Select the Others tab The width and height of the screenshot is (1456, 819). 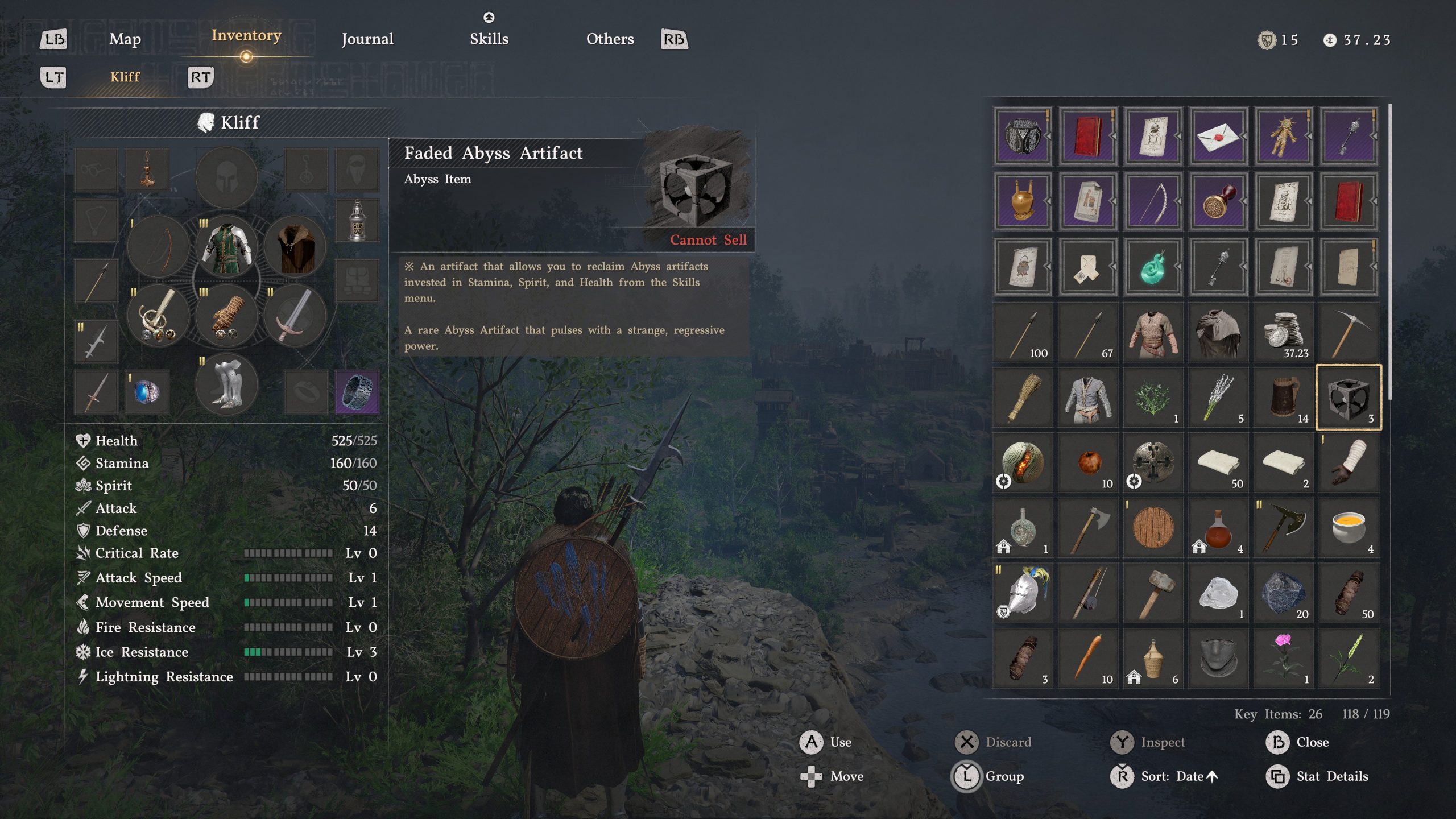610,39
